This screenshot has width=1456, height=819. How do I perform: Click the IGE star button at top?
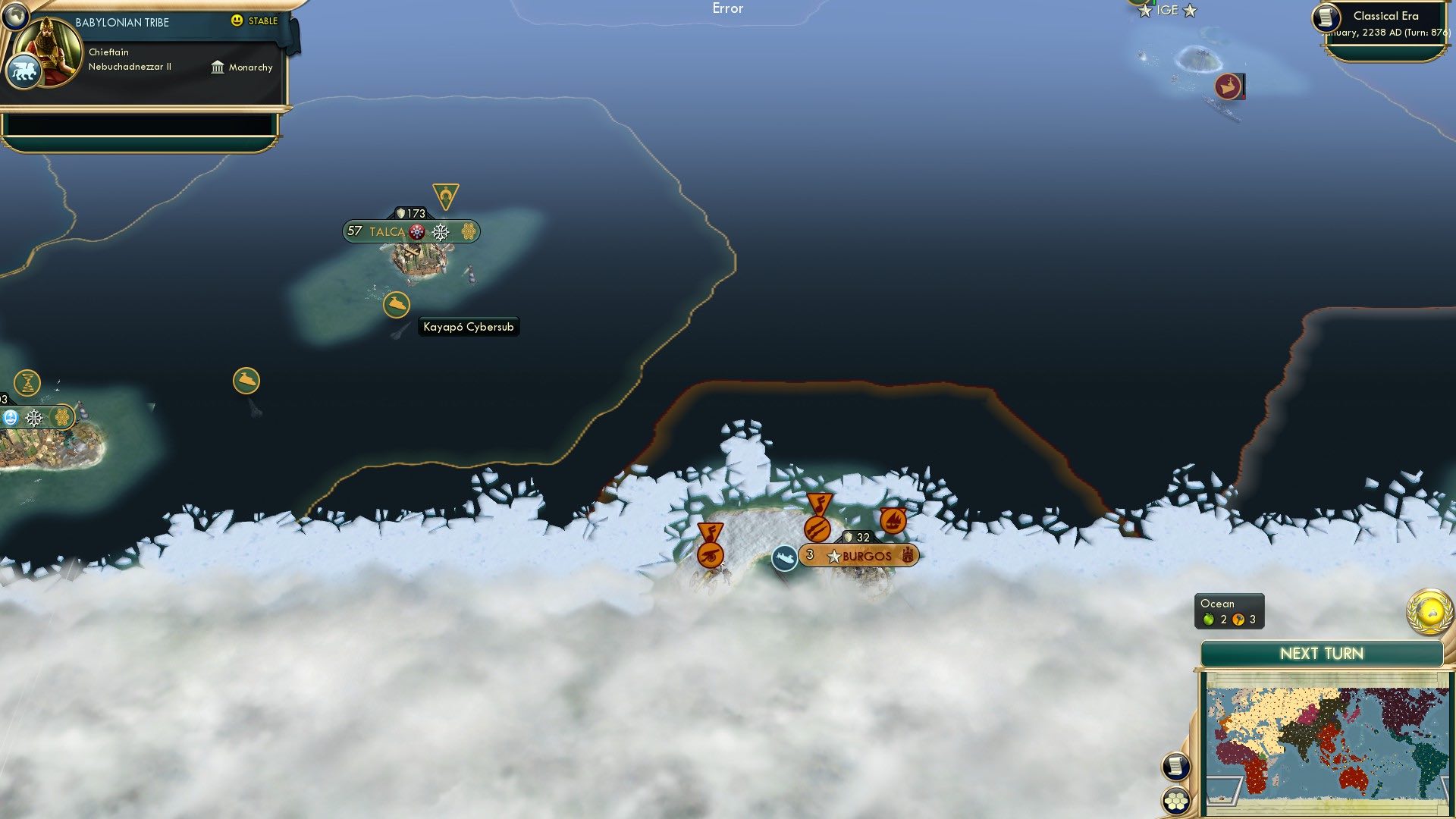(1168, 11)
